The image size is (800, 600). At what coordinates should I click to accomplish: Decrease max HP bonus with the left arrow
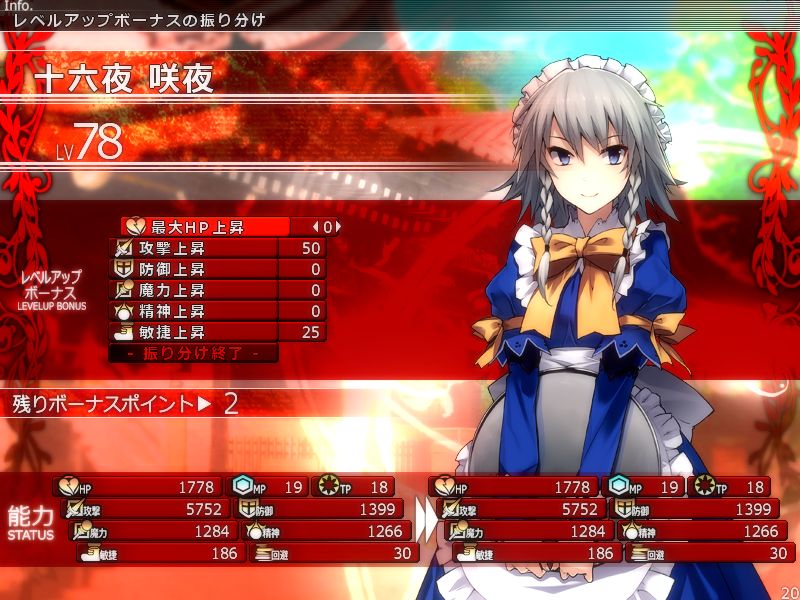(x=315, y=227)
